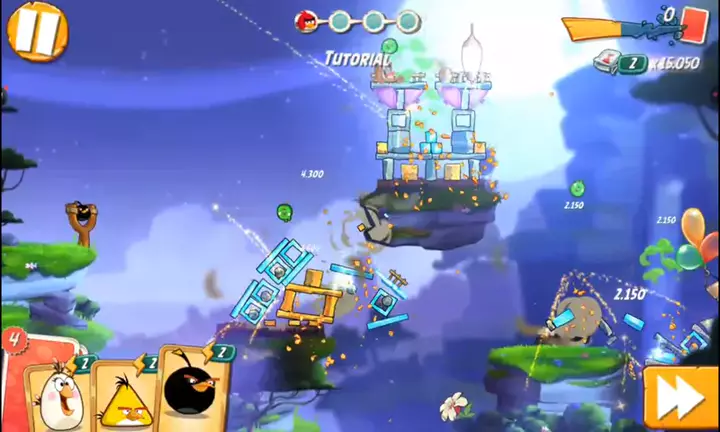
Task: Pause the game with the orange button
Action: [x=37, y=29]
